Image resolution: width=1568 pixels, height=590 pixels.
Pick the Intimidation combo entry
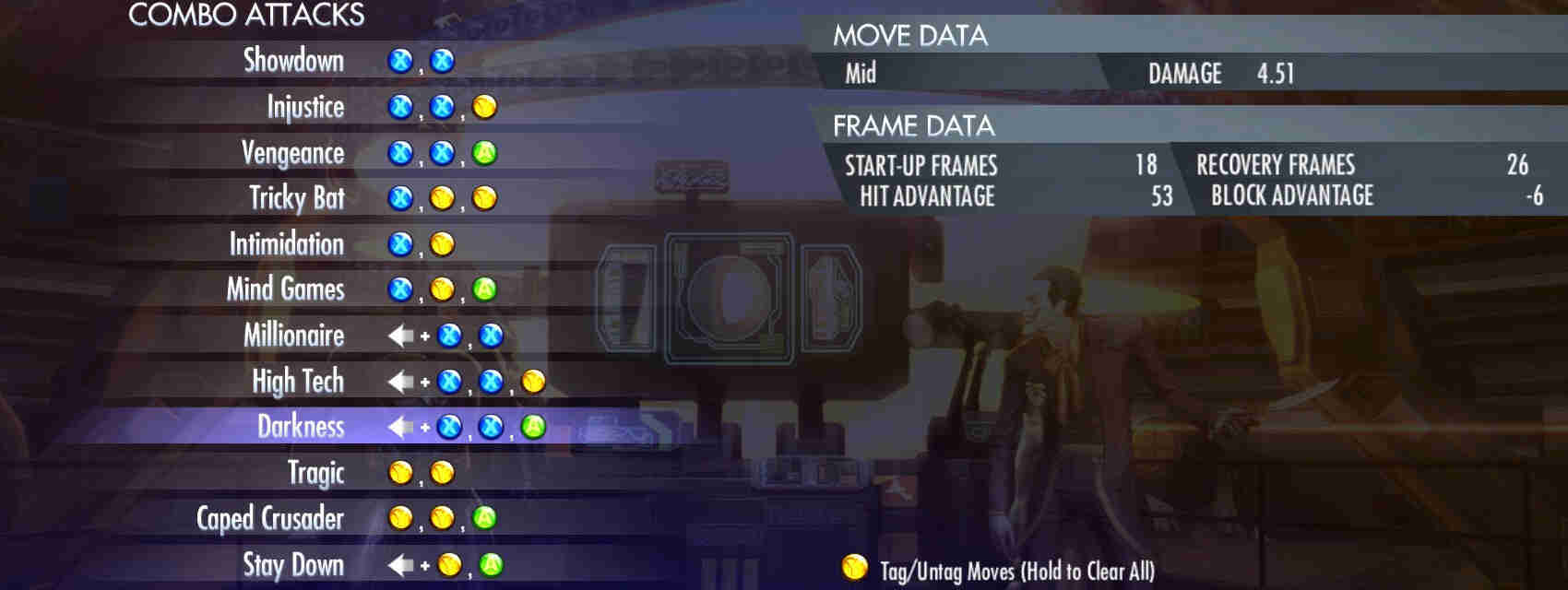(x=286, y=244)
